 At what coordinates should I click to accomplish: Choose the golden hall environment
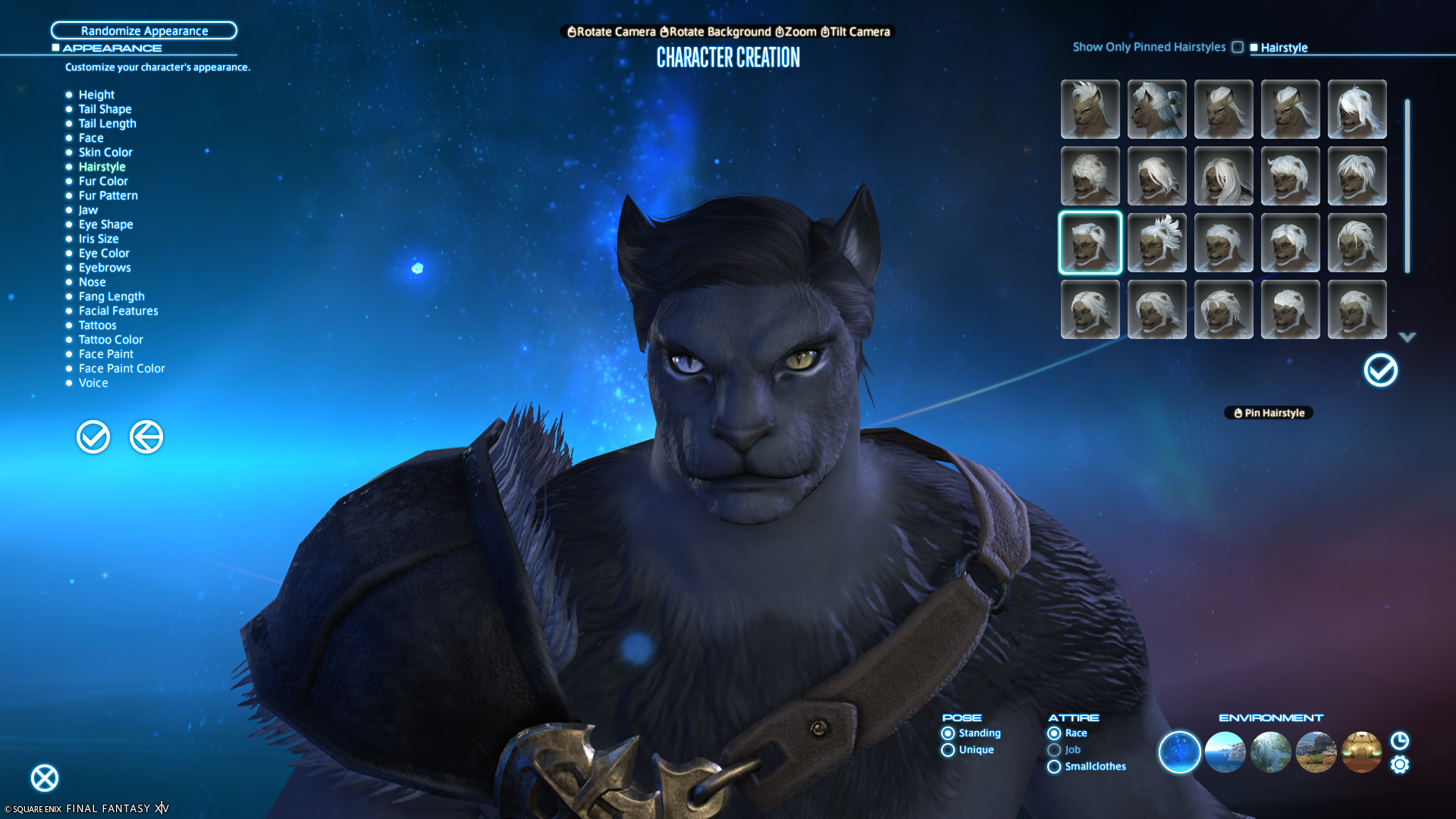(1361, 752)
